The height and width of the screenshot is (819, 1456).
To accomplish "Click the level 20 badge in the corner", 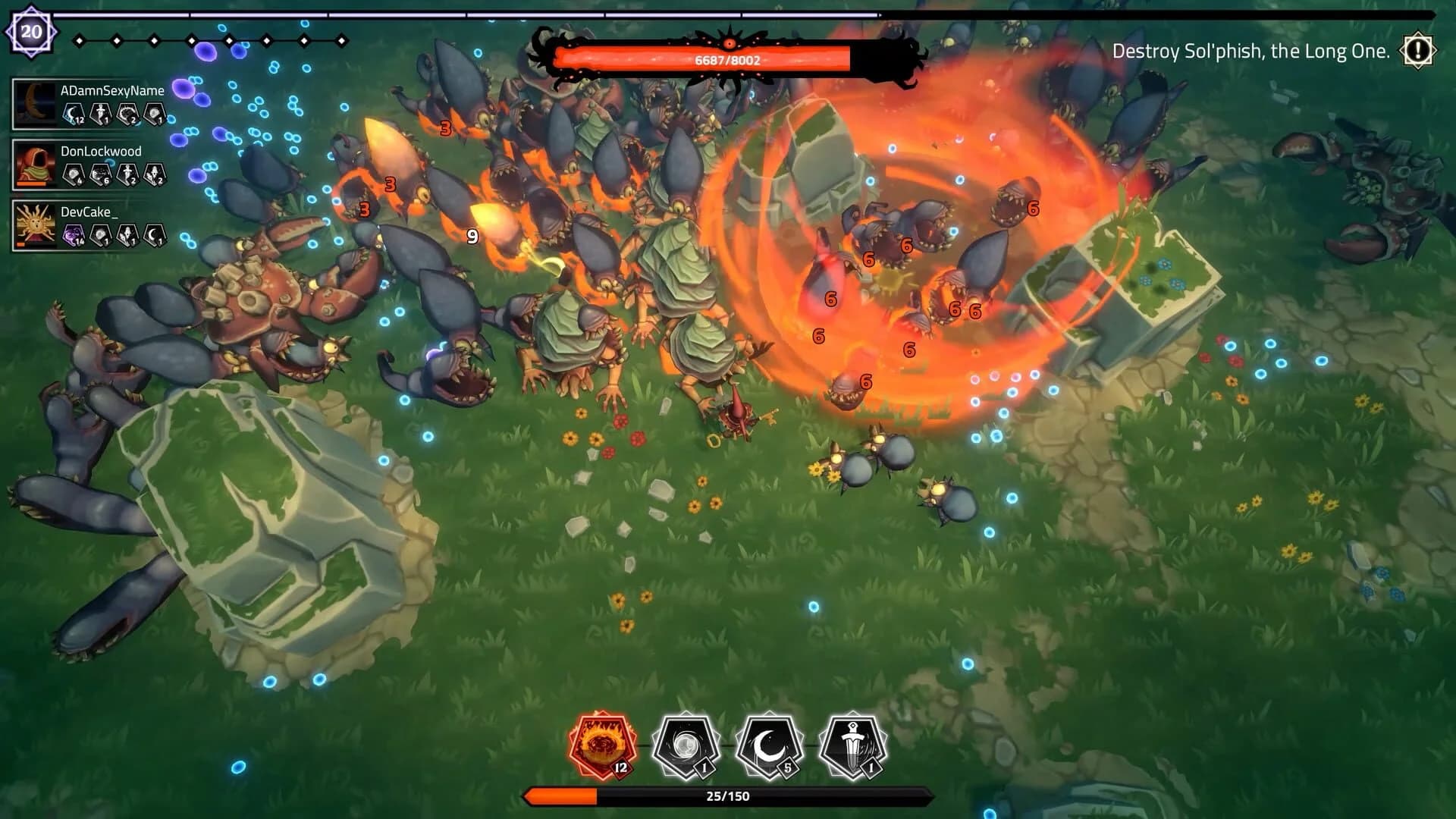I will pyautogui.click(x=30, y=30).
